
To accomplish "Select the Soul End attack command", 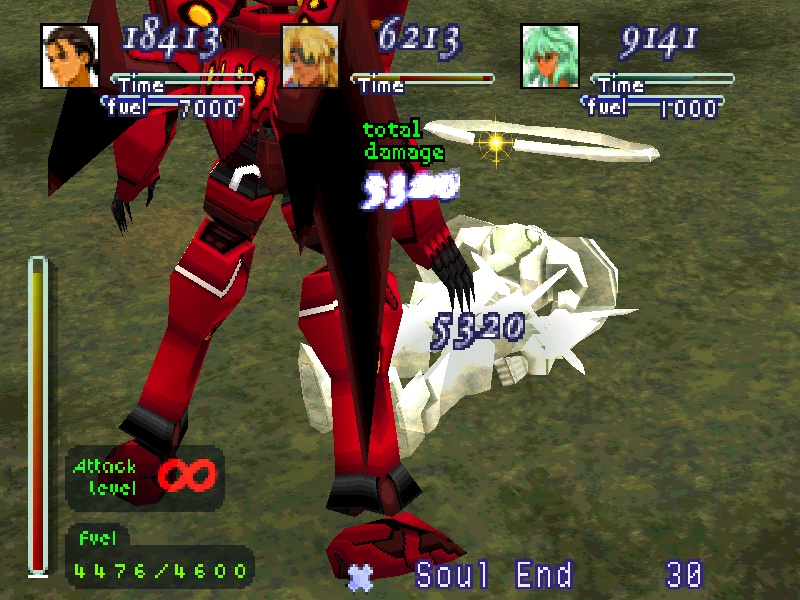I will point(494,575).
